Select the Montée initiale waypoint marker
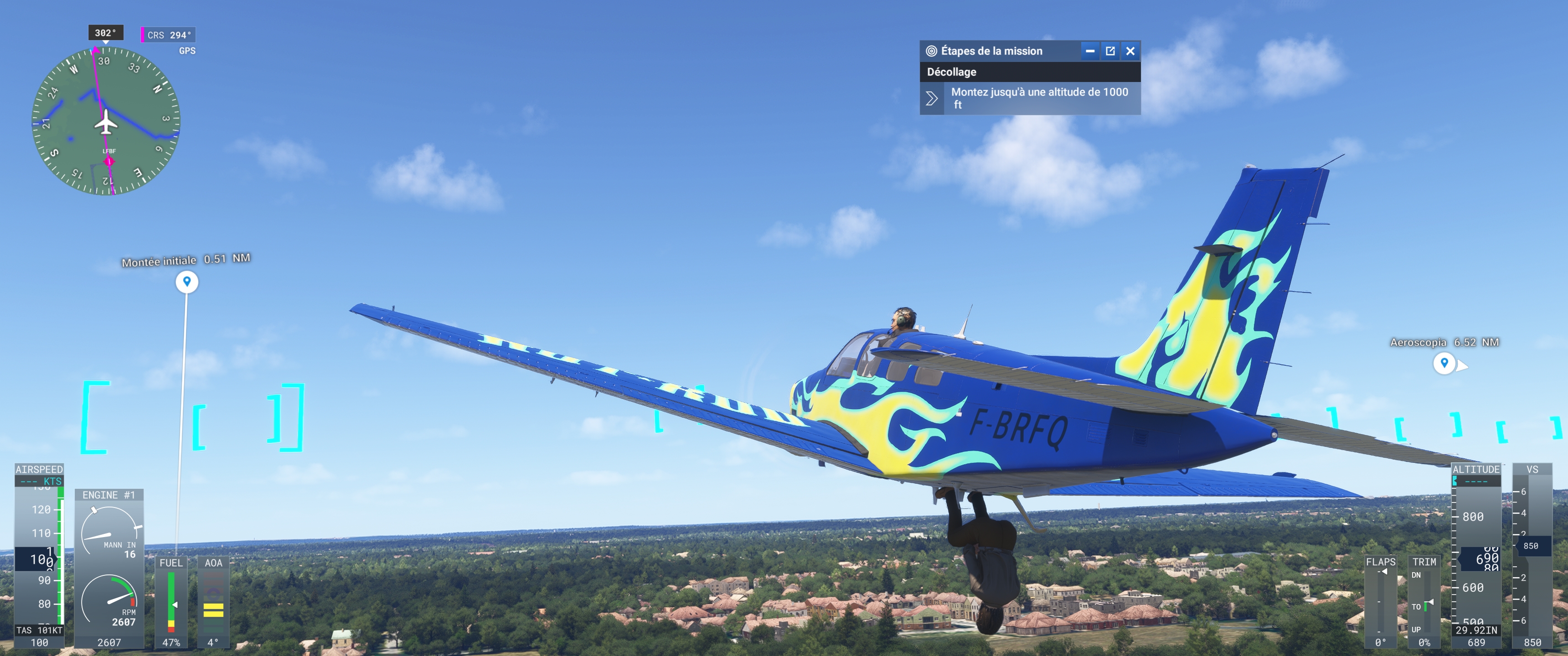This screenshot has height=656, width=1568. point(187,281)
